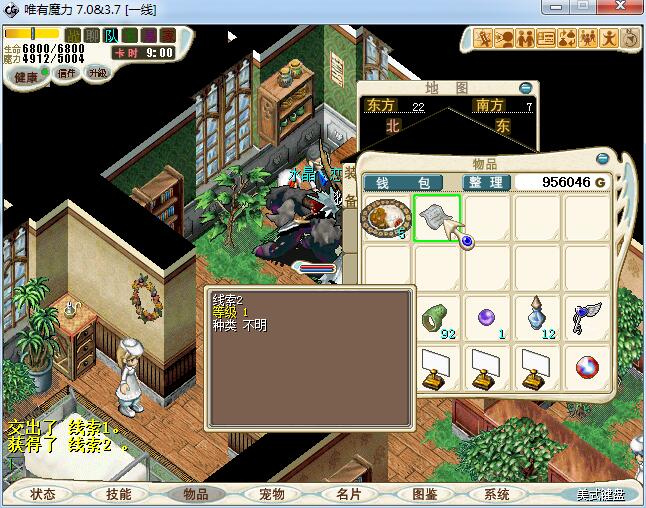Open the 技能 skills menu
This screenshot has height=508, width=646.
click(x=119, y=494)
